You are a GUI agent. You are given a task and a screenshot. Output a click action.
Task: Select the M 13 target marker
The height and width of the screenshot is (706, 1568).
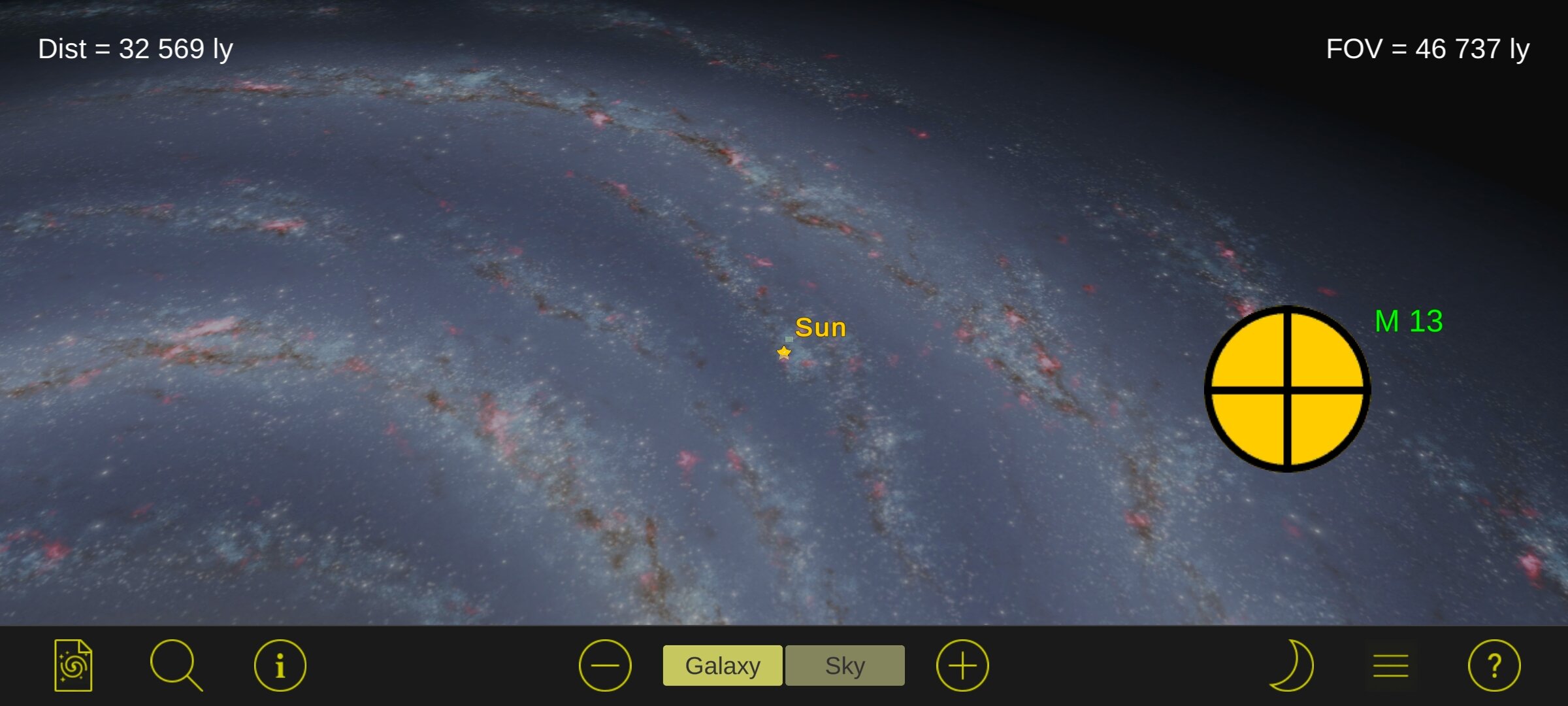coord(1287,389)
